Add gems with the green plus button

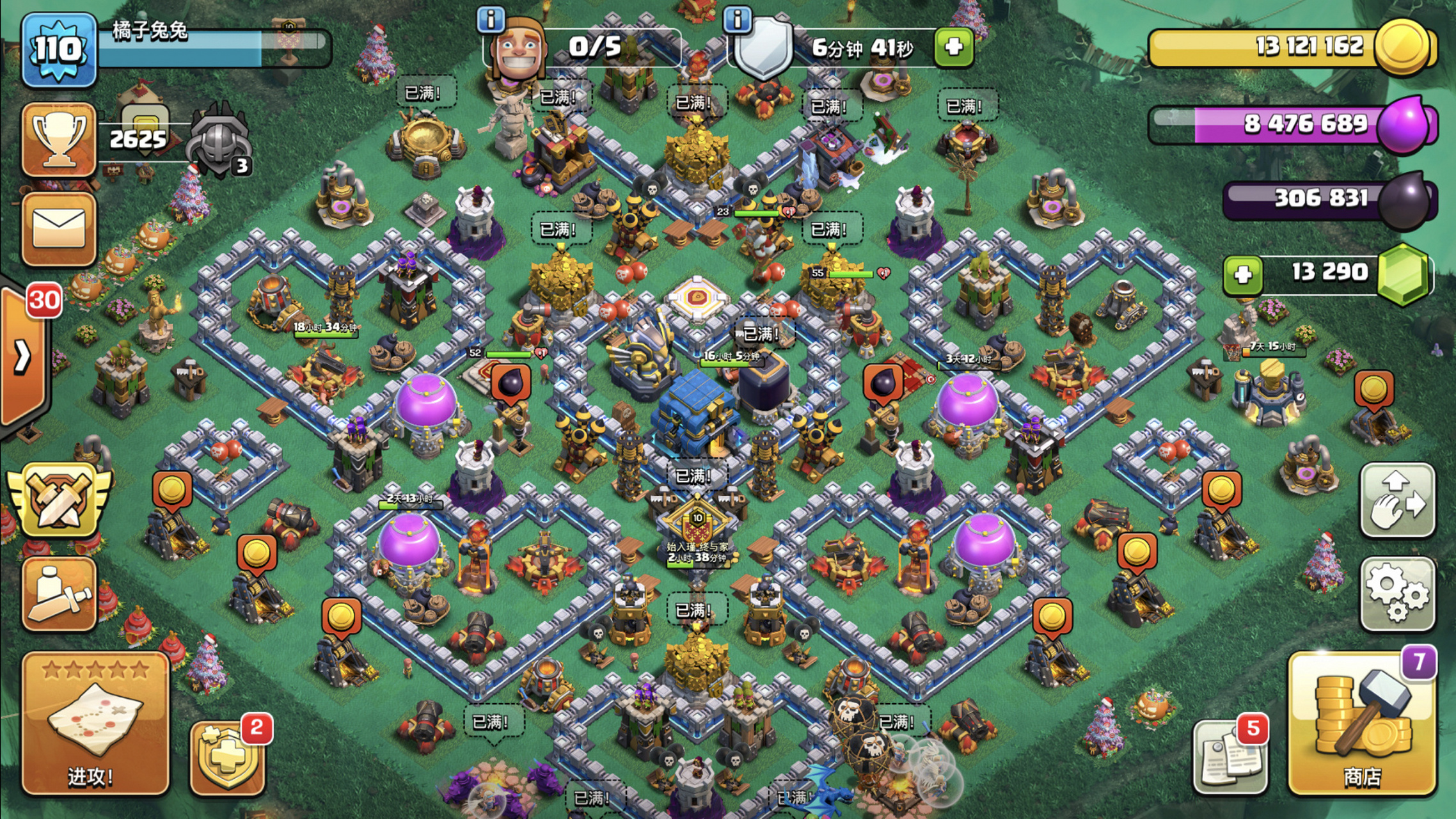1242,275
